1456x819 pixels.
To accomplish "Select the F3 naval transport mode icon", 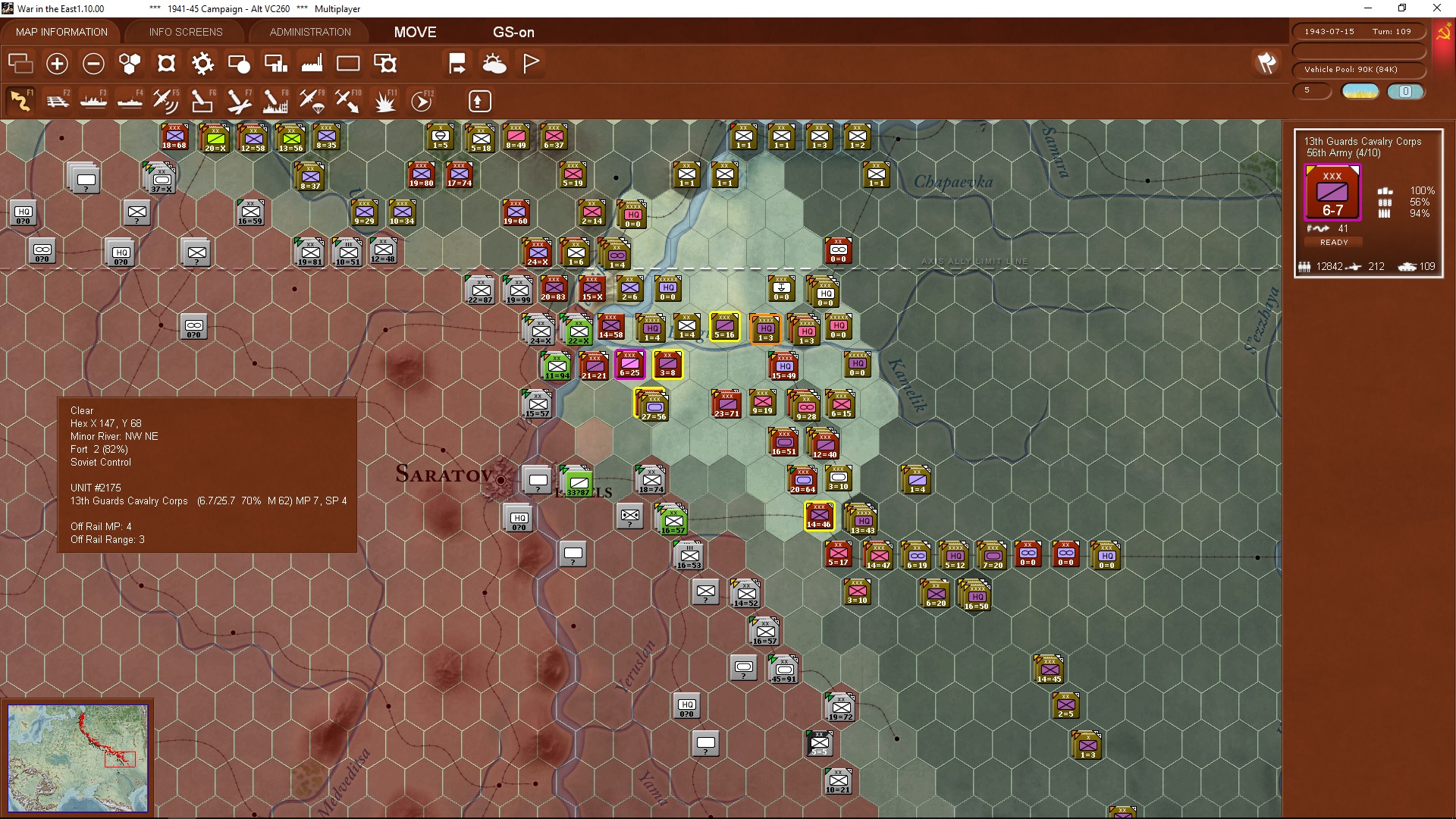I will click(x=94, y=100).
